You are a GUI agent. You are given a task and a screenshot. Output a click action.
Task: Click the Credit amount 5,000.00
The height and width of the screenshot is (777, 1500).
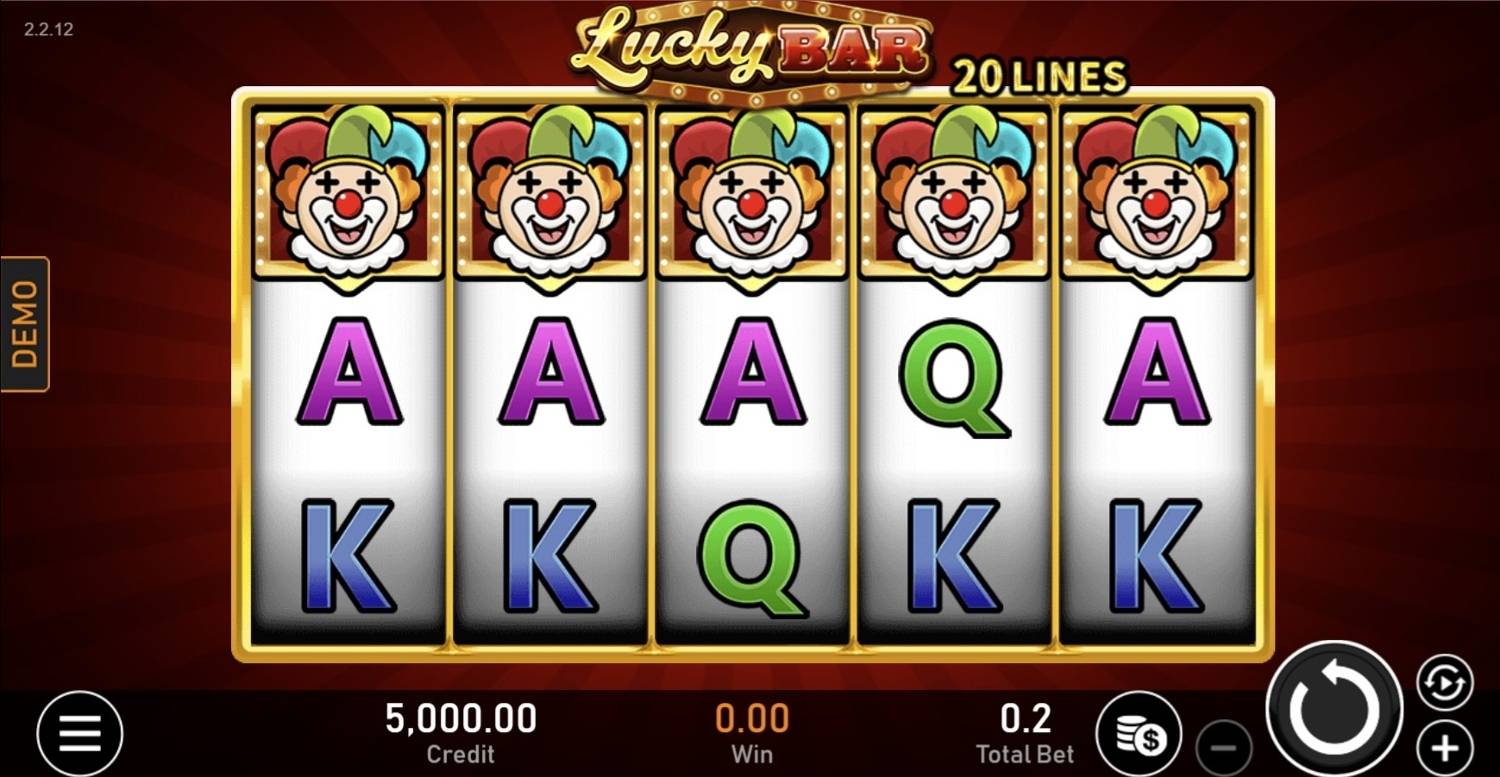click(461, 718)
